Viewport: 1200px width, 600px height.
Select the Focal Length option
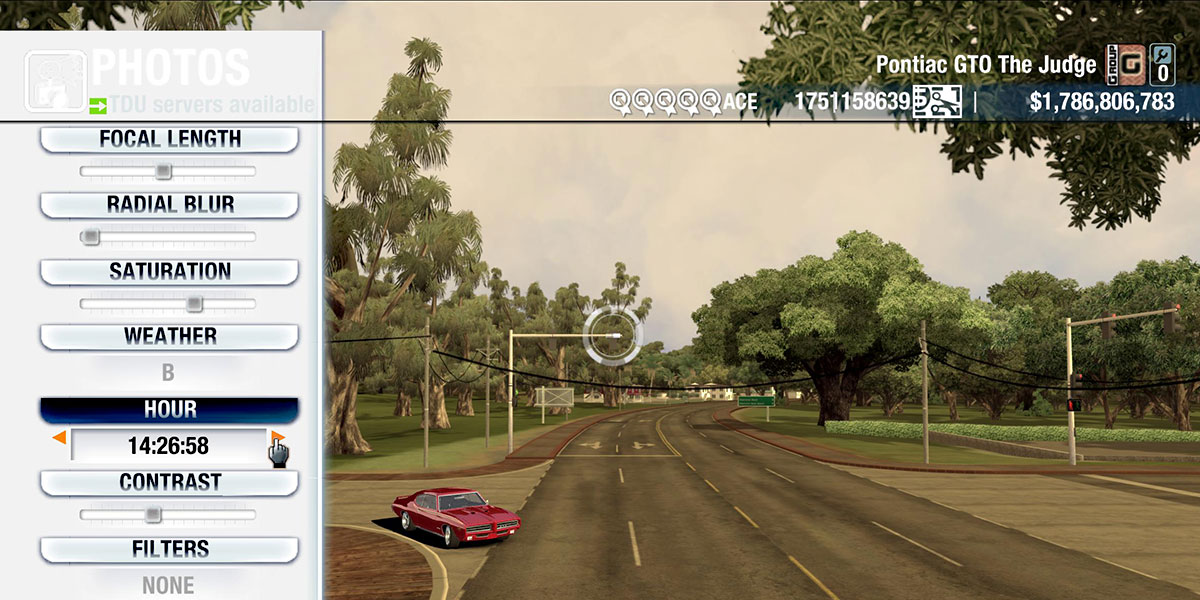[169, 140]
